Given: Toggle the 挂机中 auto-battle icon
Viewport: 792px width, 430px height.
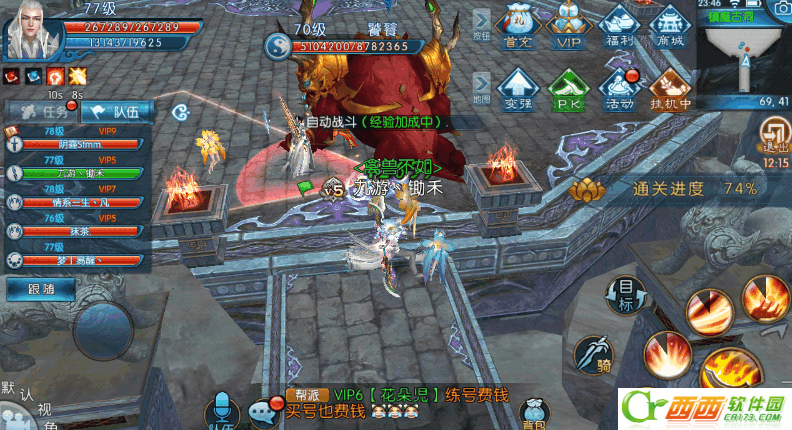Looking at the screenshot, I should pyautogui.click(x=670, y=88).
